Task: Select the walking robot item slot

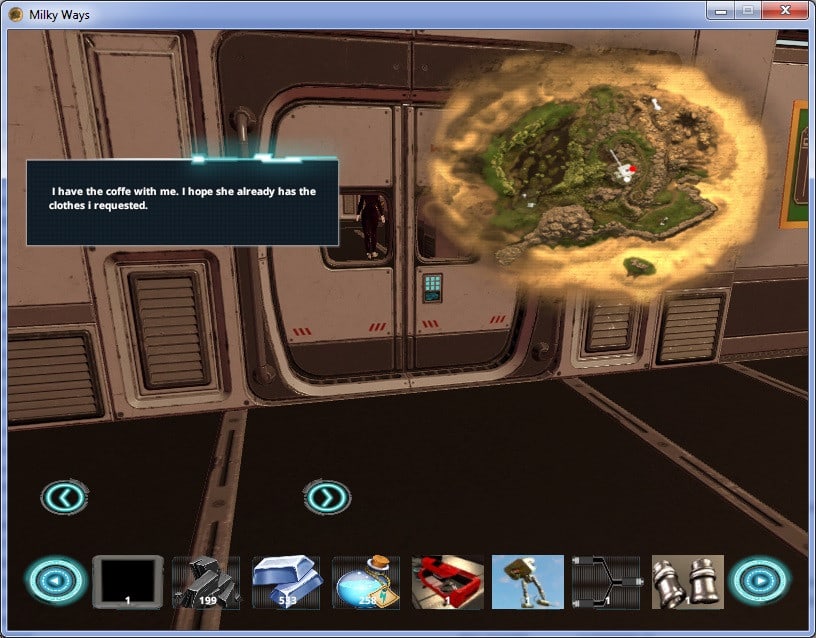Action: tap(527, 581)
